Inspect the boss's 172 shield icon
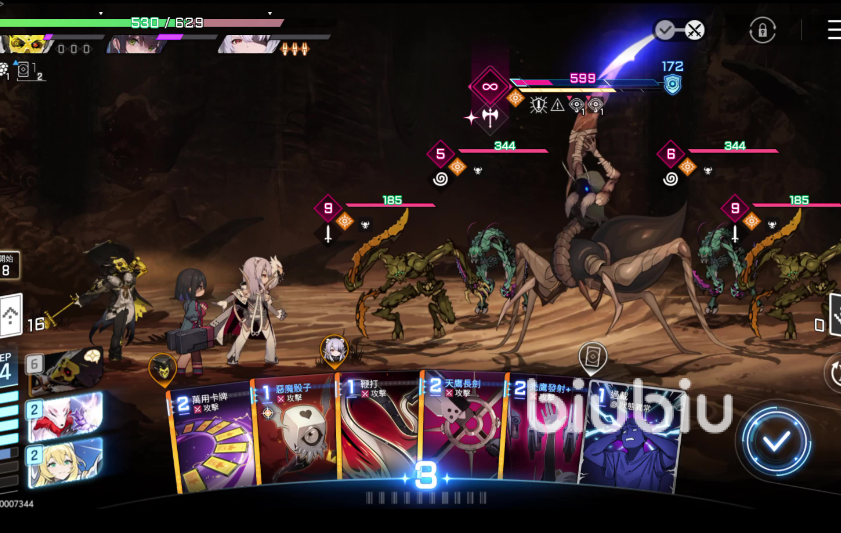This screenshot has height=533, width=841. 672,83
